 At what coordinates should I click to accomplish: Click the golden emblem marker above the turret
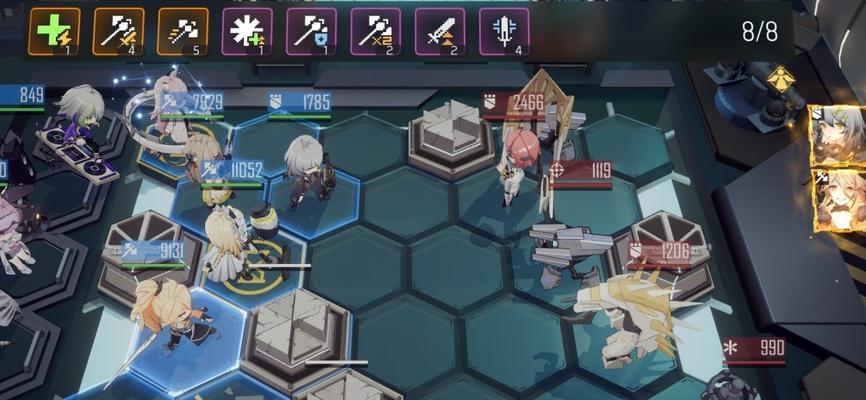(x=779, y=75)
